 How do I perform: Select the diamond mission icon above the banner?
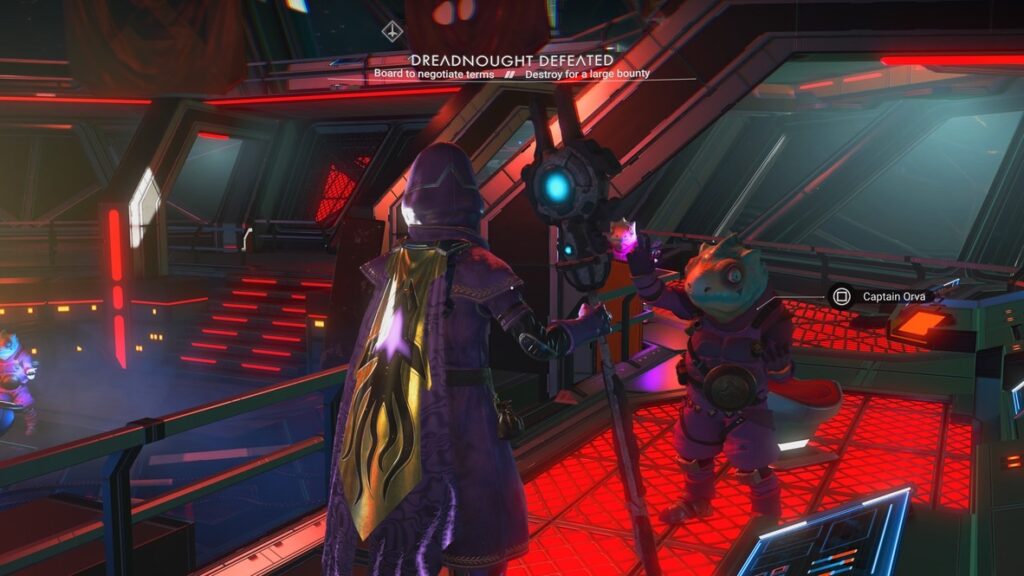pos(393,31)
